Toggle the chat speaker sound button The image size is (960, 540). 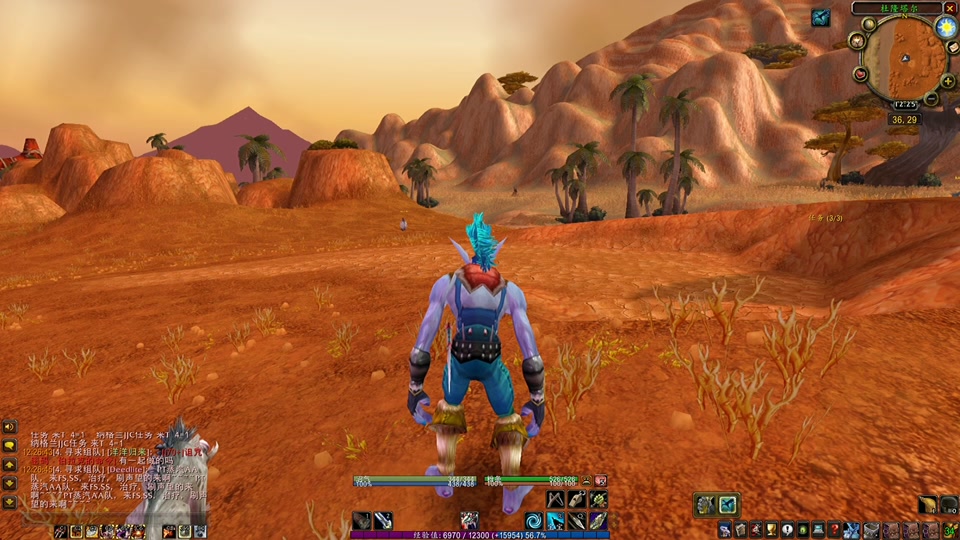pyautogui.click(x=9, y=427)
